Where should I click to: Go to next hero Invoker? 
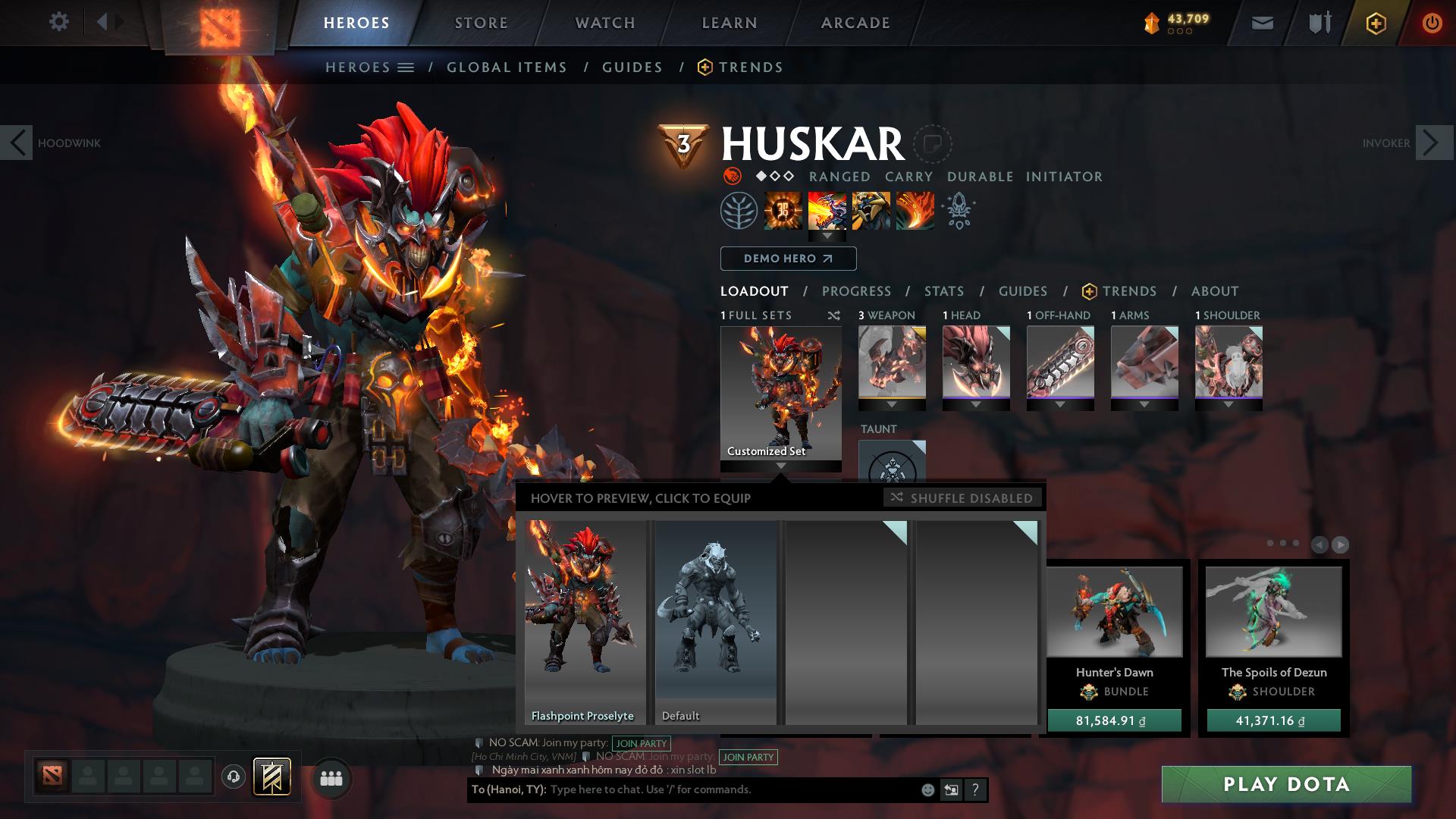(x=1432, y=143)
